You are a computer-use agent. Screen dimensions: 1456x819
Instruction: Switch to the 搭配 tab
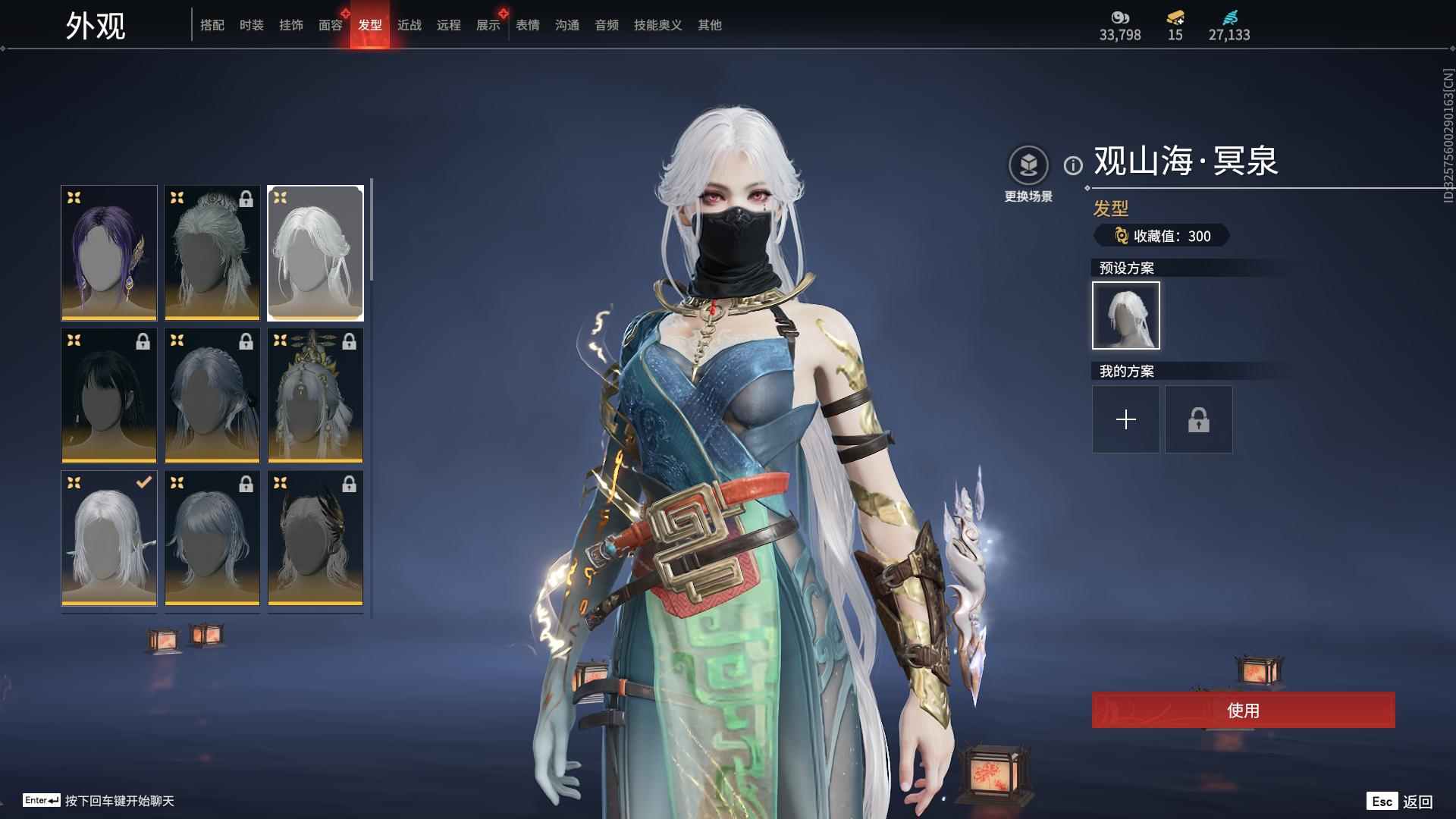pos(212,25)
